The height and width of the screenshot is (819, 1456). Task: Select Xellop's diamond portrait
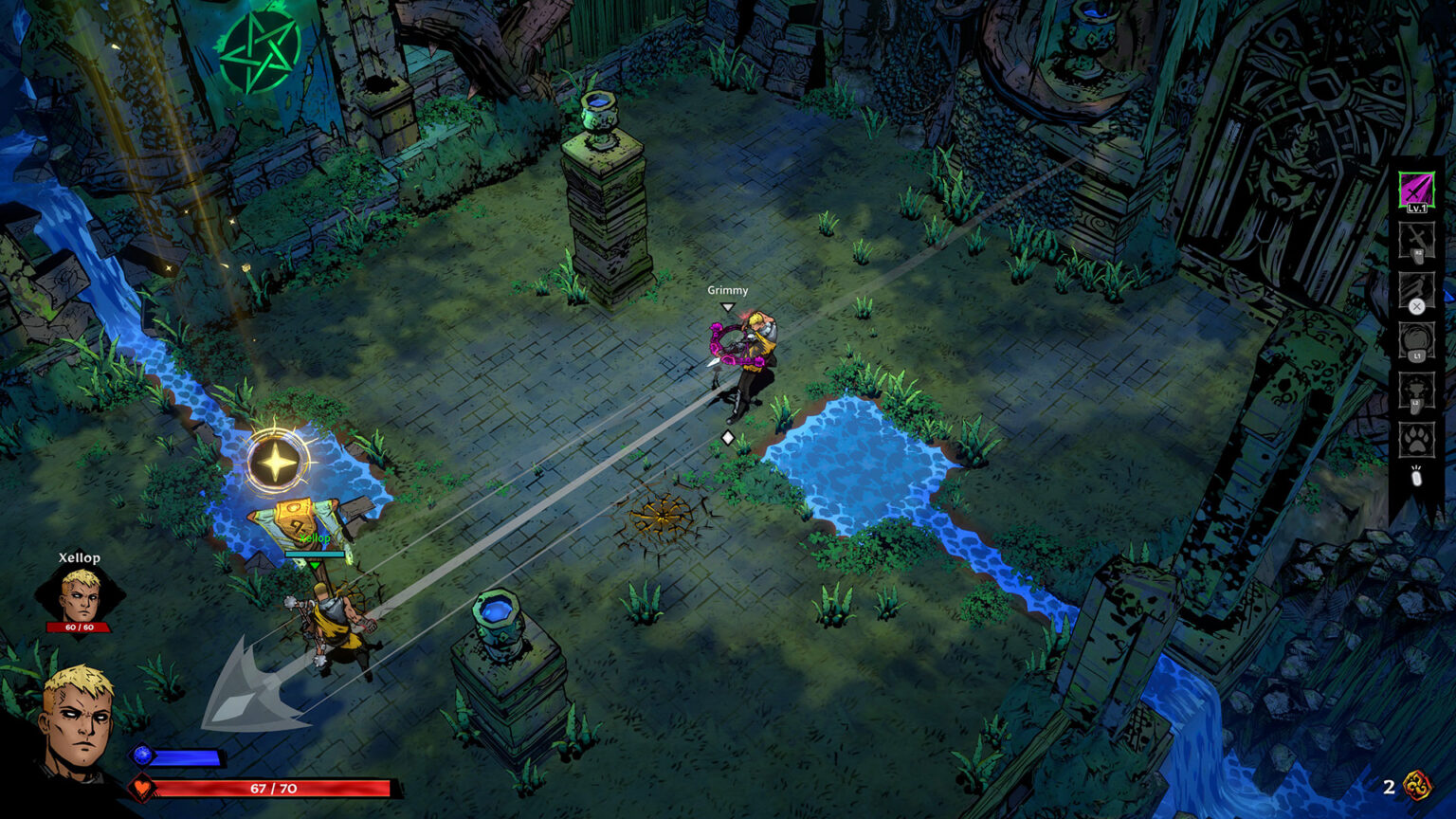click(x=79, y=592)
